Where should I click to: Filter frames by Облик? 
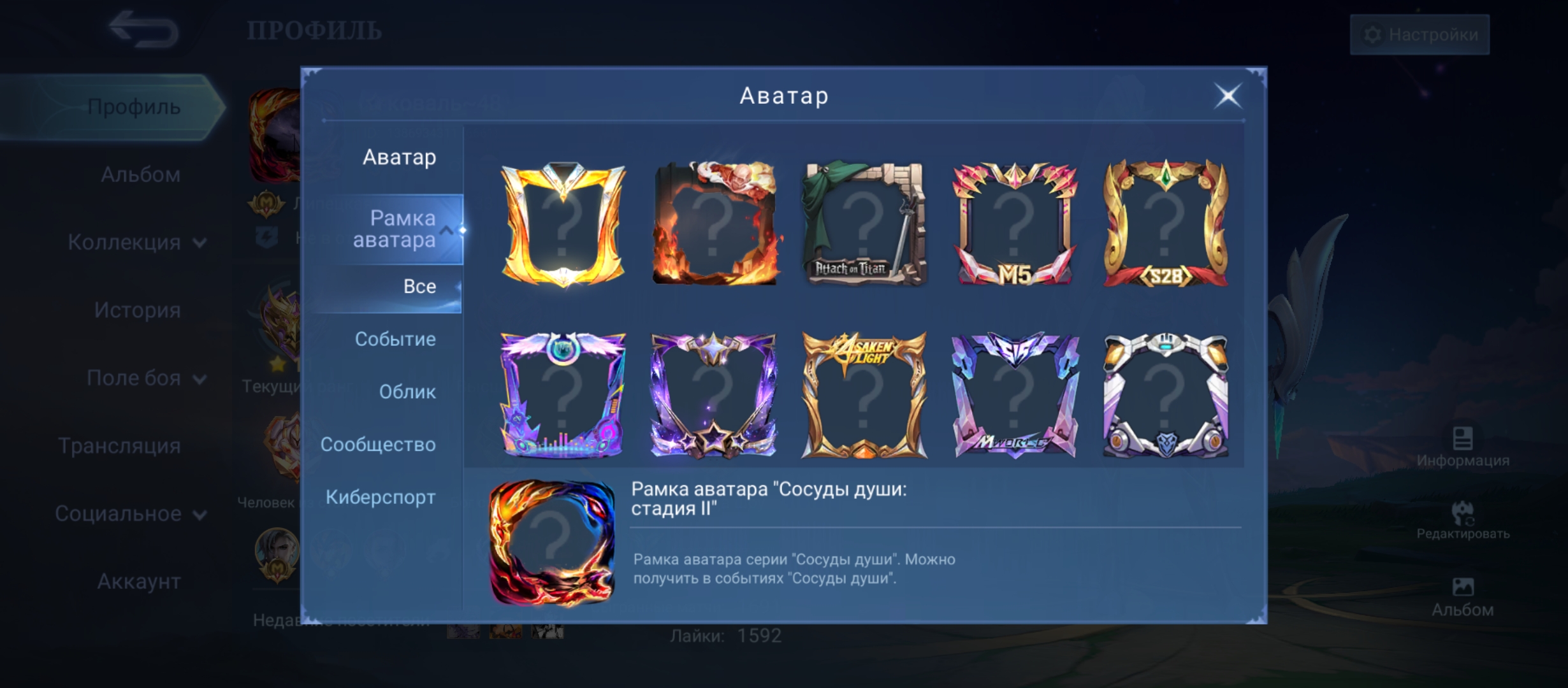point(407,392)
